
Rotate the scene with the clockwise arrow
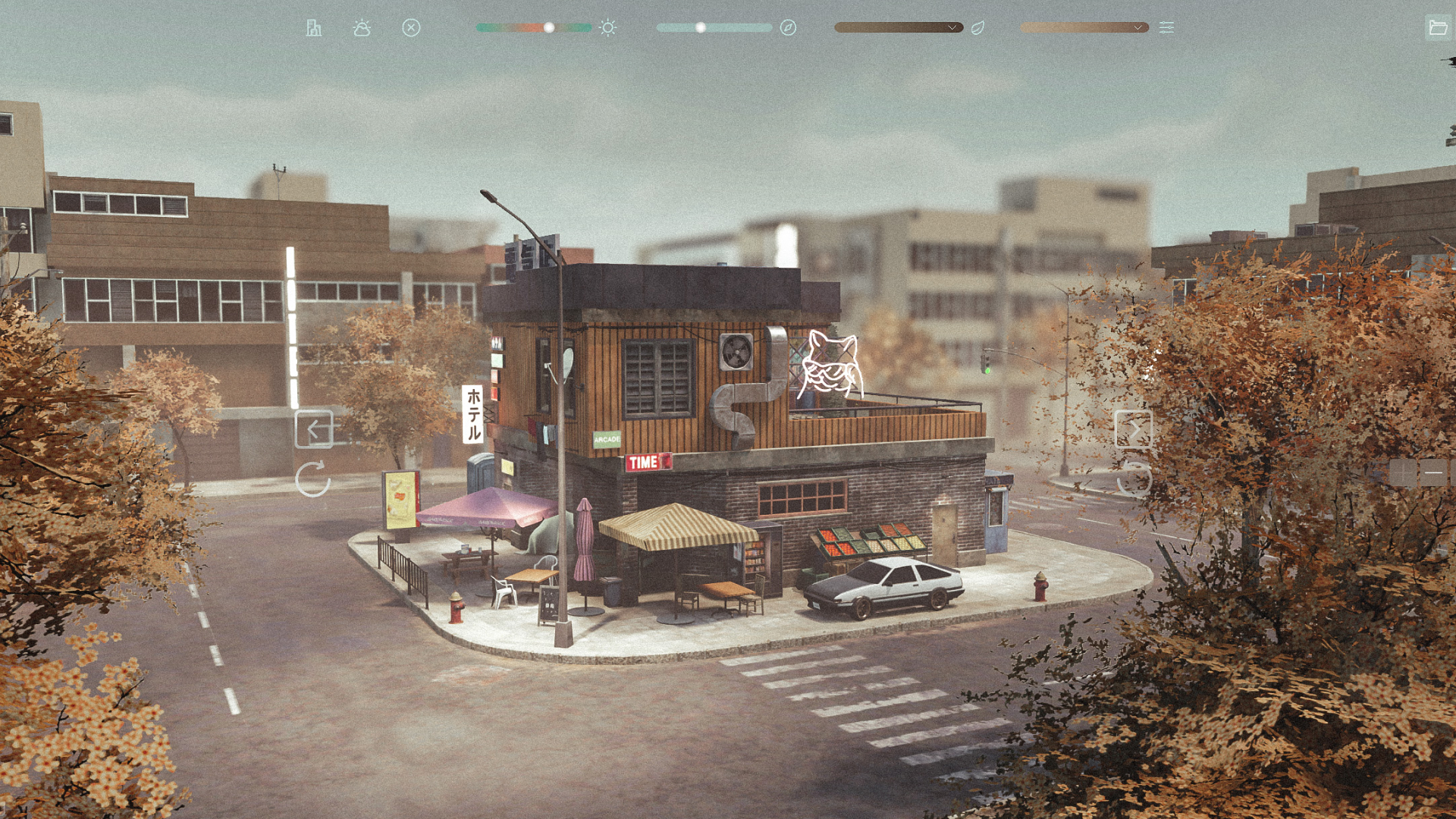click(312, 479)
